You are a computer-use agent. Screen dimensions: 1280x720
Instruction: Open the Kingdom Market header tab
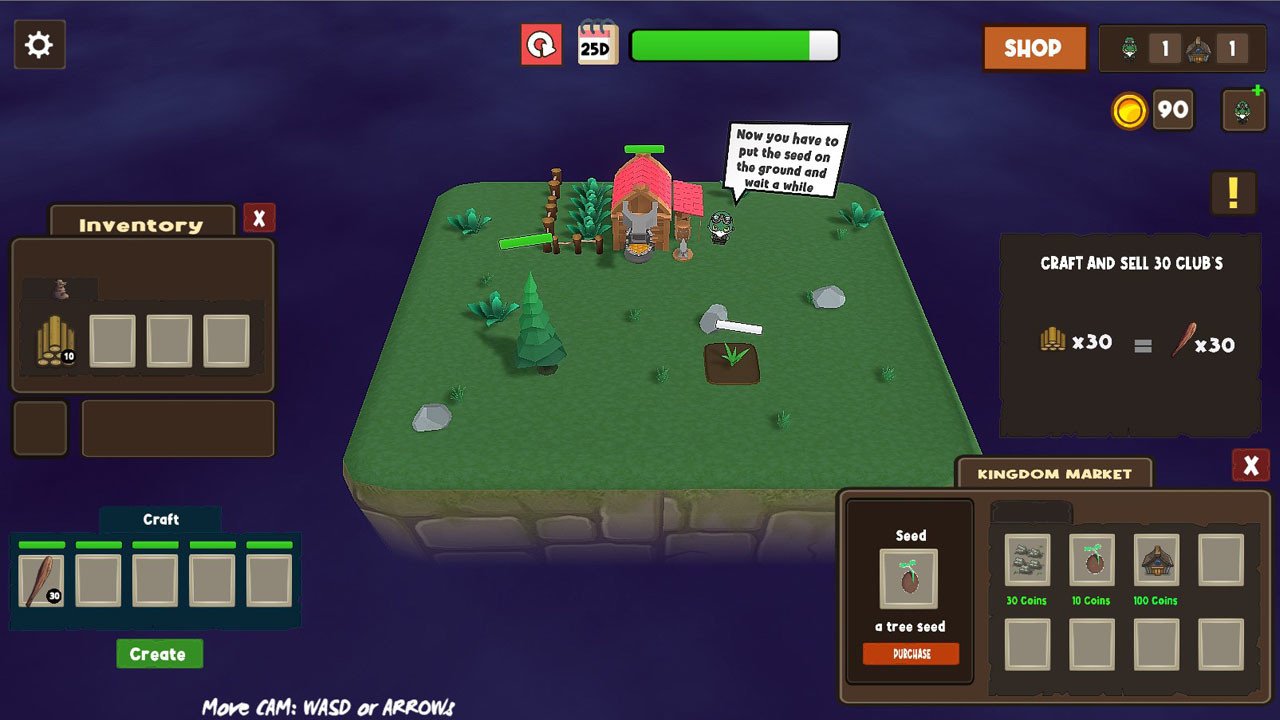pos(1053,472)
